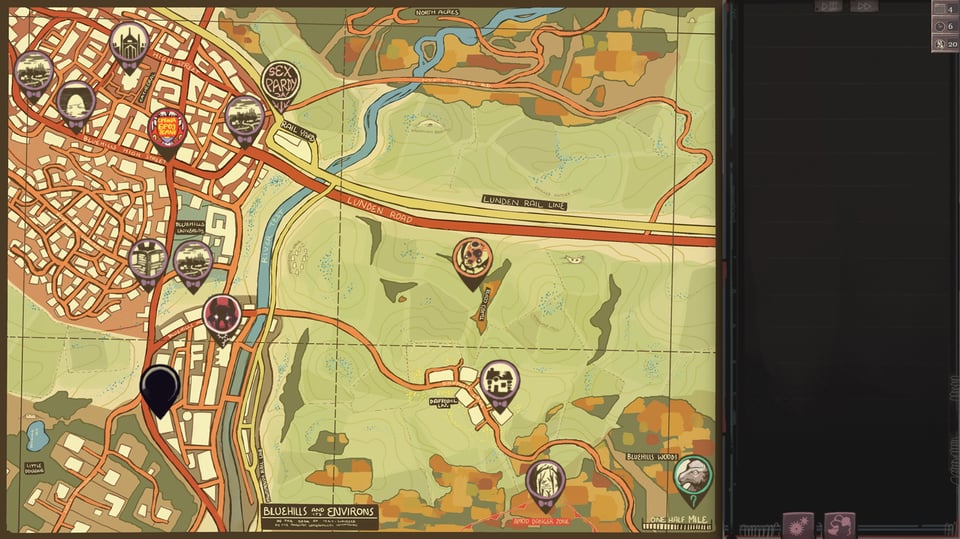
Task: Open the pink starburst icon button
Action: point(798,524)
